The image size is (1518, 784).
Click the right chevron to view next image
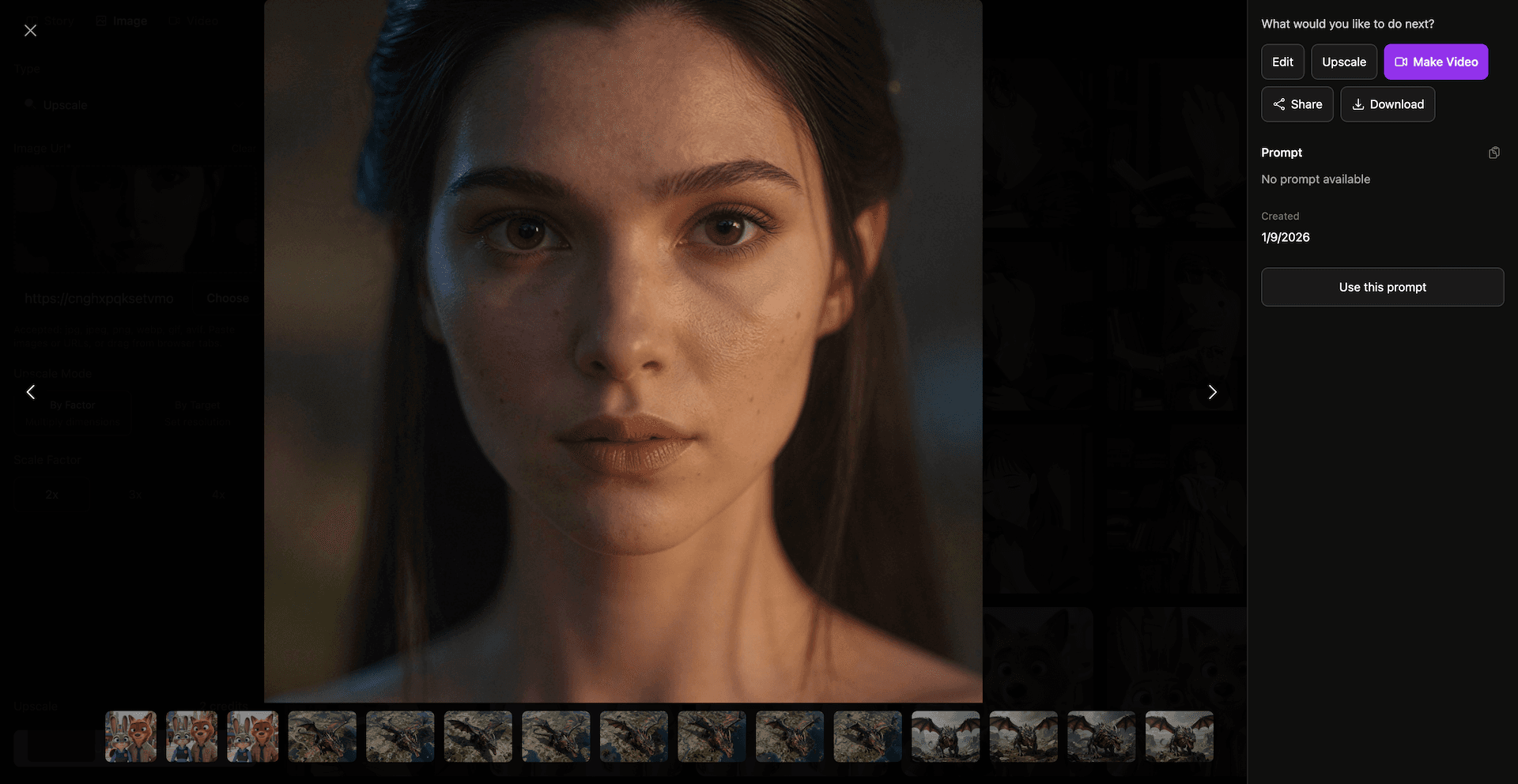1212,391
